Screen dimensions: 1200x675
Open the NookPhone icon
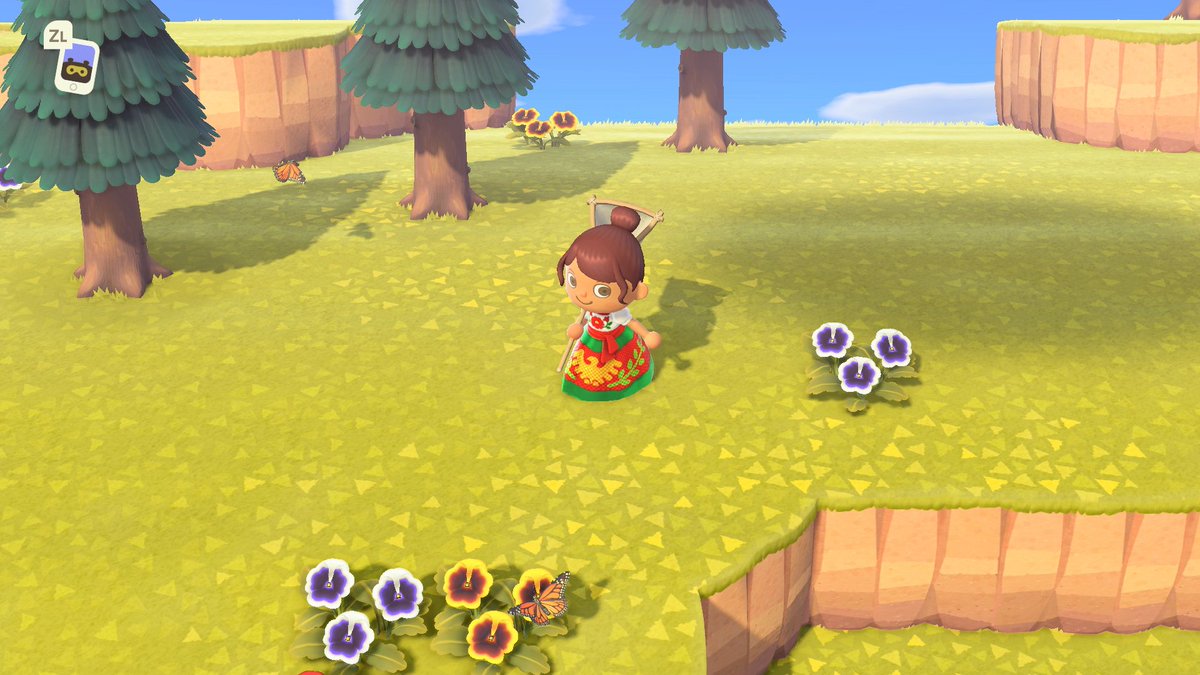pos(76,66)
